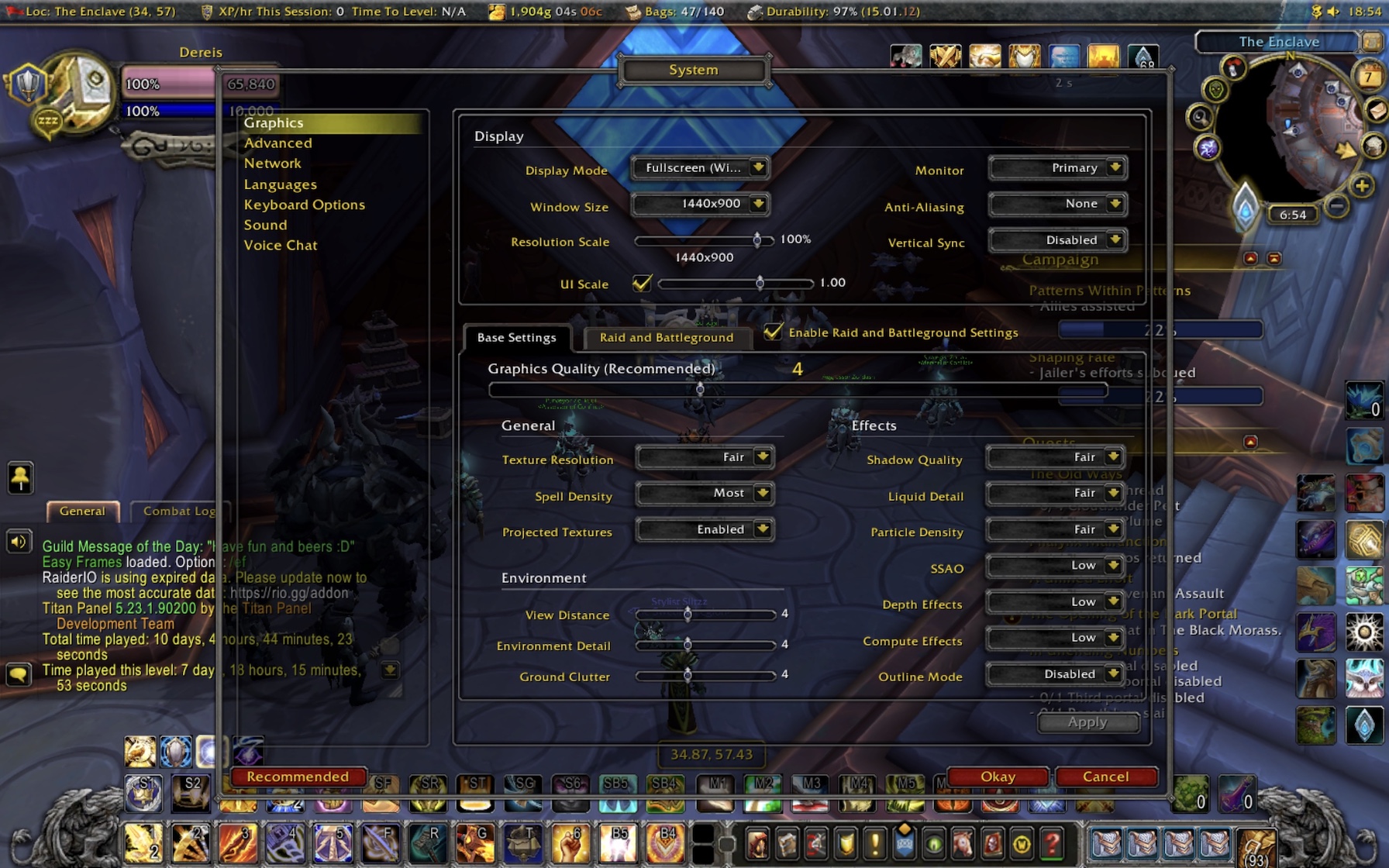
Task: Cancel the System settings window
Action: tap(1106, 777)
